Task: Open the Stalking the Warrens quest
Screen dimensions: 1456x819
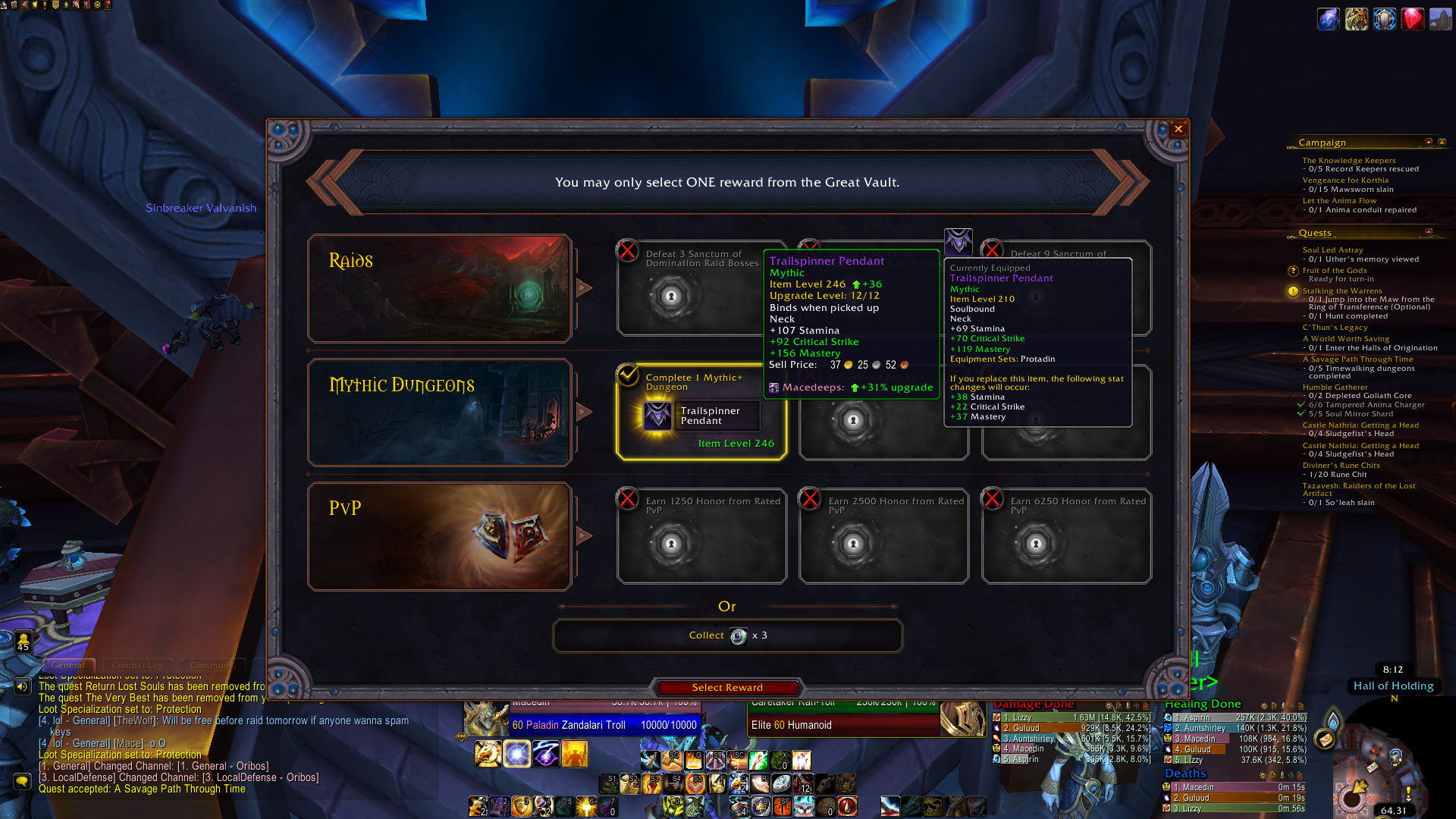Action: [x=1341, y=291]
